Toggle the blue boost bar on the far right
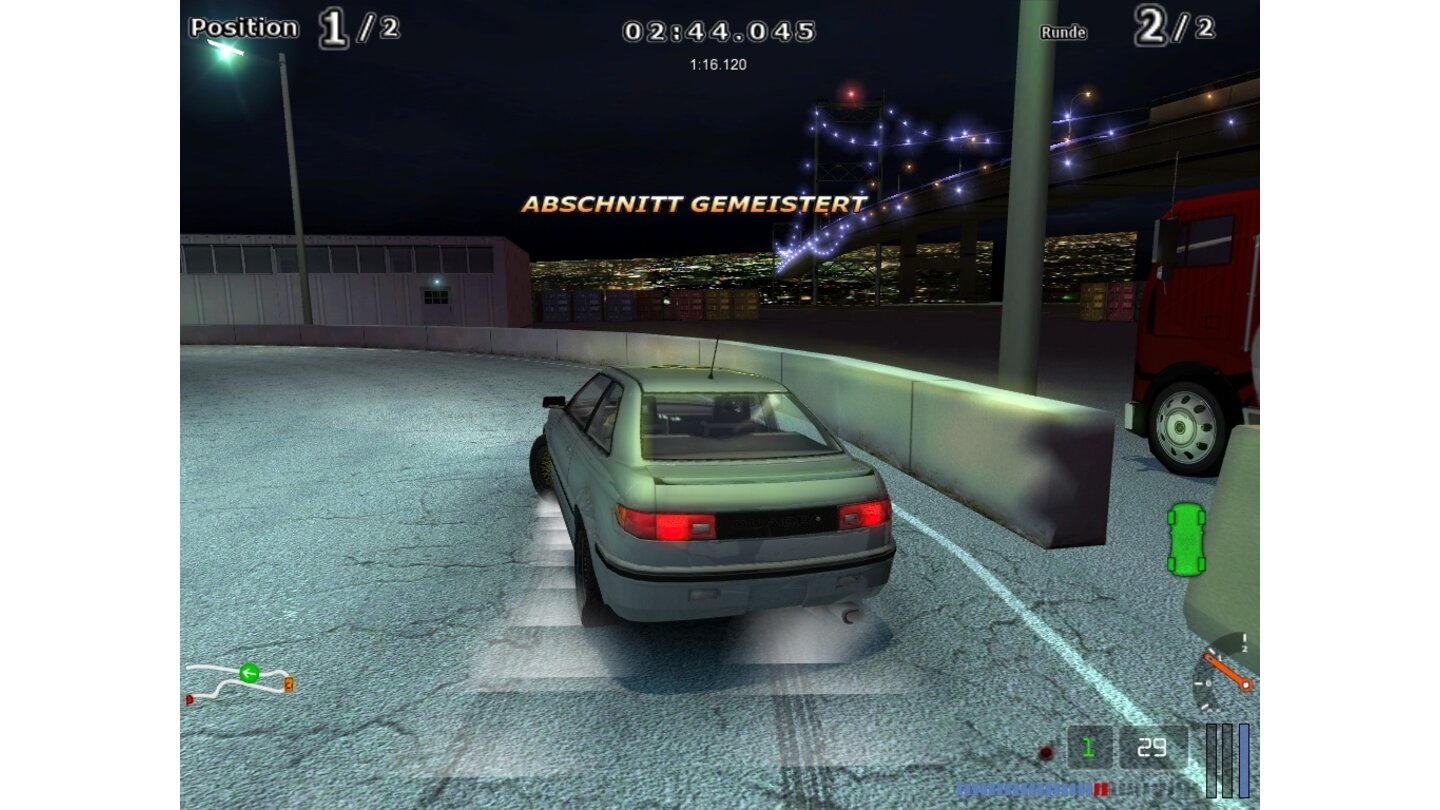This screenshot has height=810, width=1440. [x=1243, y=758]
